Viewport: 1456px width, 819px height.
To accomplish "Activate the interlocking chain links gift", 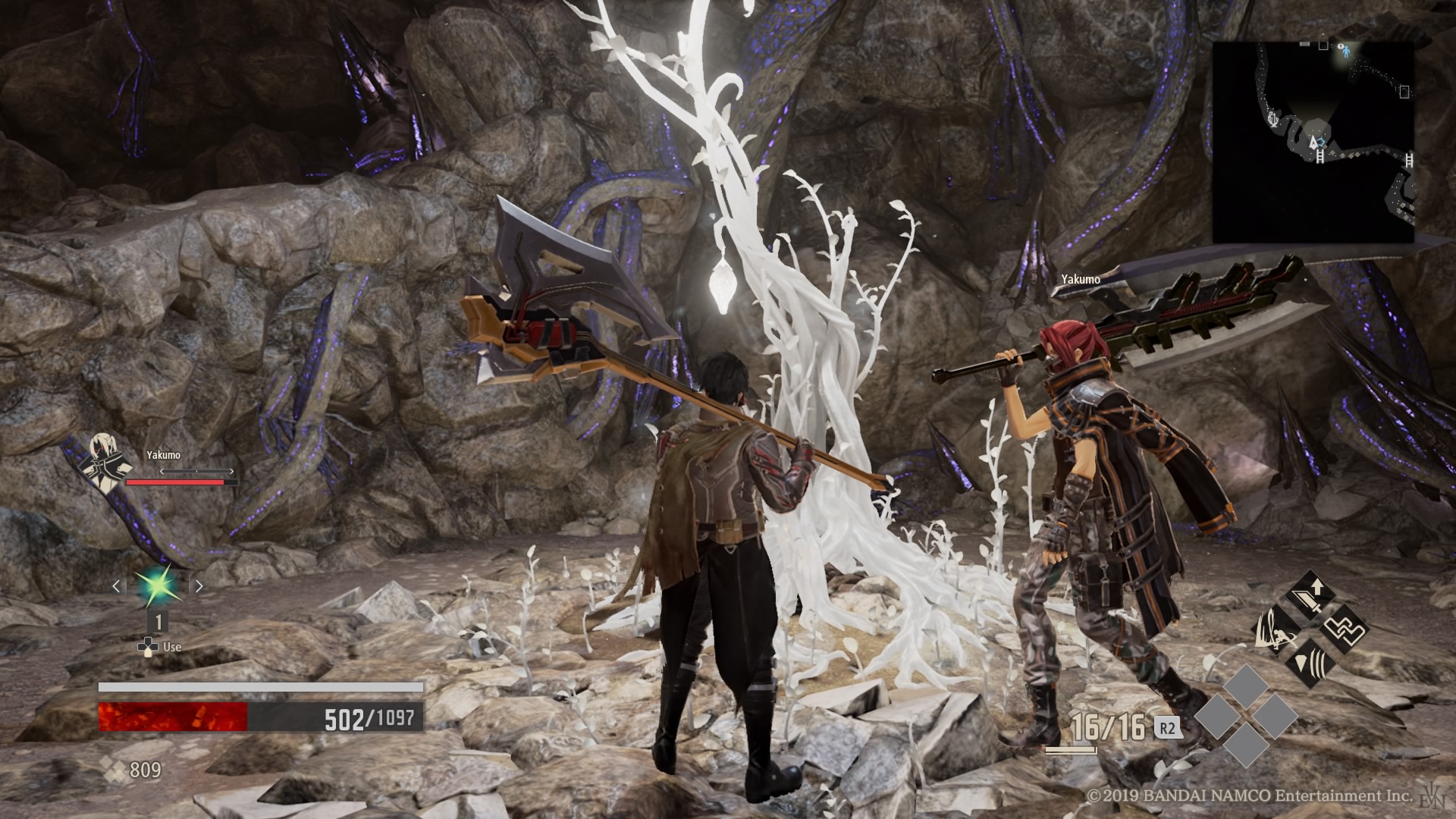I will pyautogui.click(x=1342, y=629).
